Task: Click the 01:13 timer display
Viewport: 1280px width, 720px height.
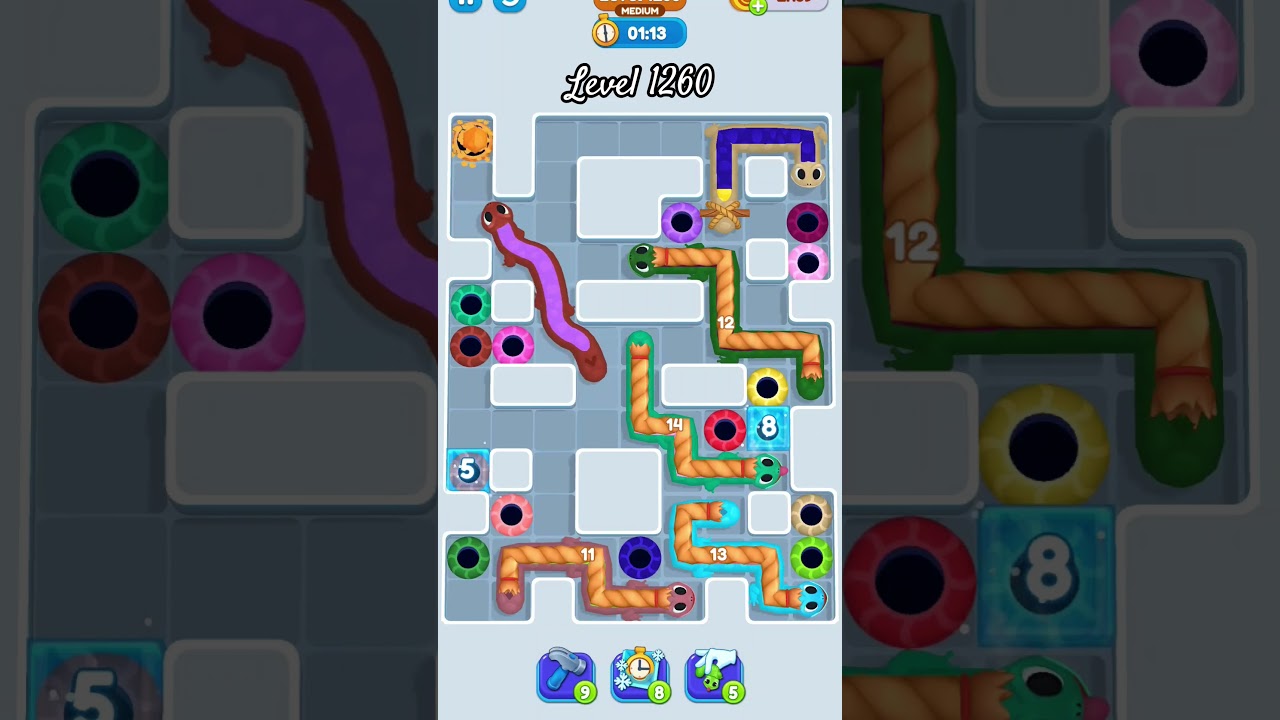Action: [648, 32]
